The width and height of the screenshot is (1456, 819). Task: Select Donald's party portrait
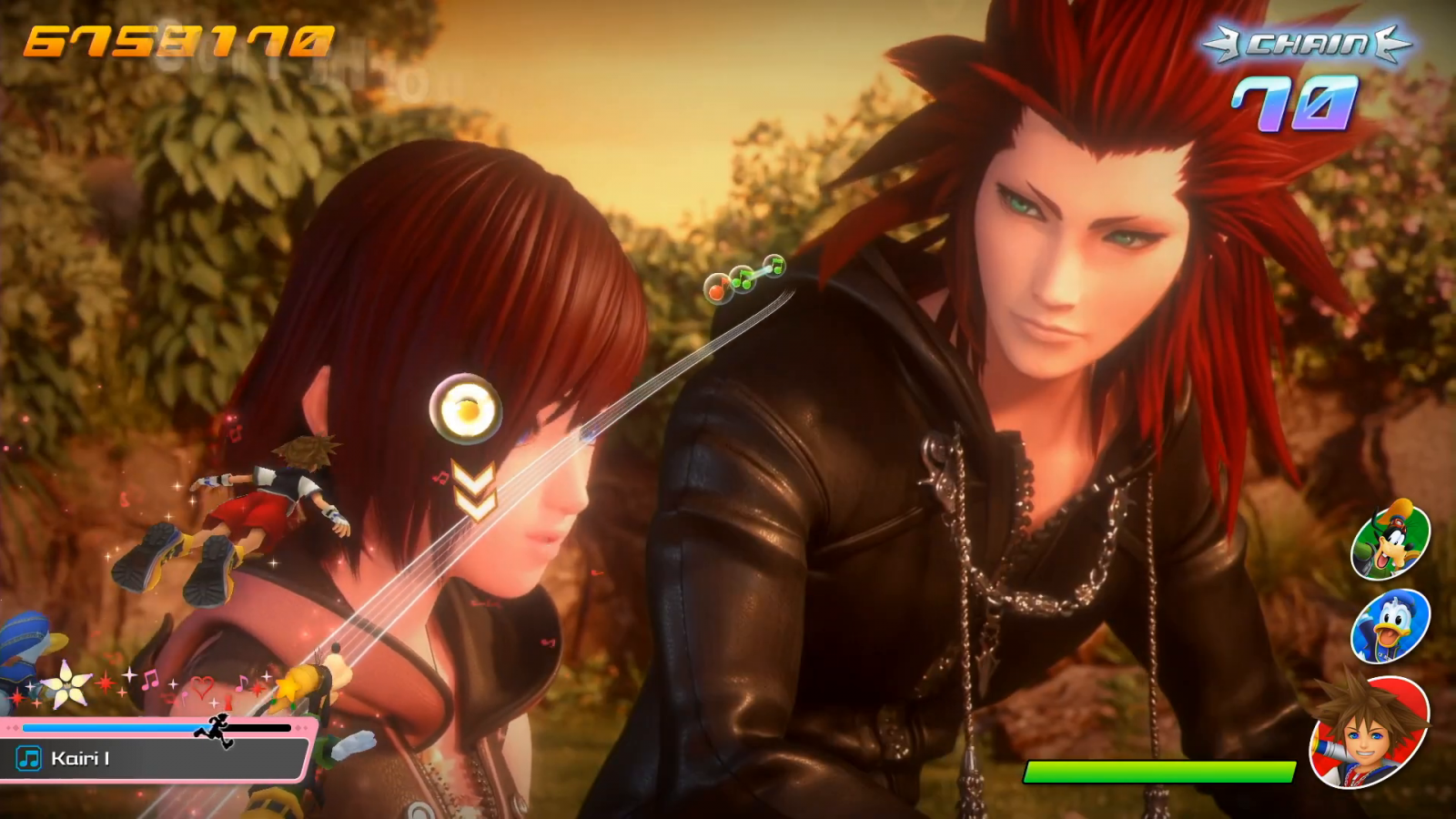point(1390,626)
